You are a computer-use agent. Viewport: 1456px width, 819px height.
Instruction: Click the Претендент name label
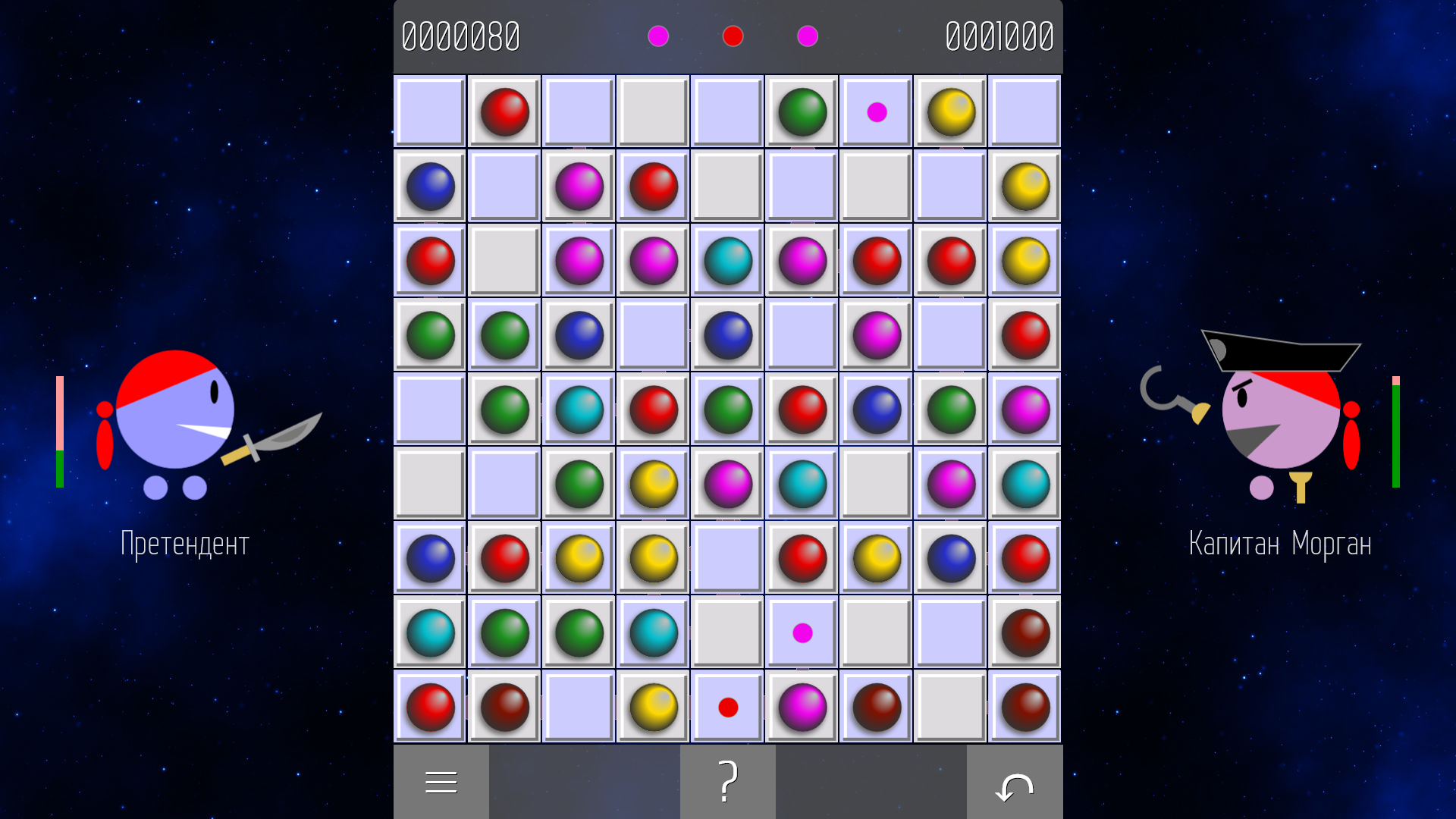click(x=184, y=543)
